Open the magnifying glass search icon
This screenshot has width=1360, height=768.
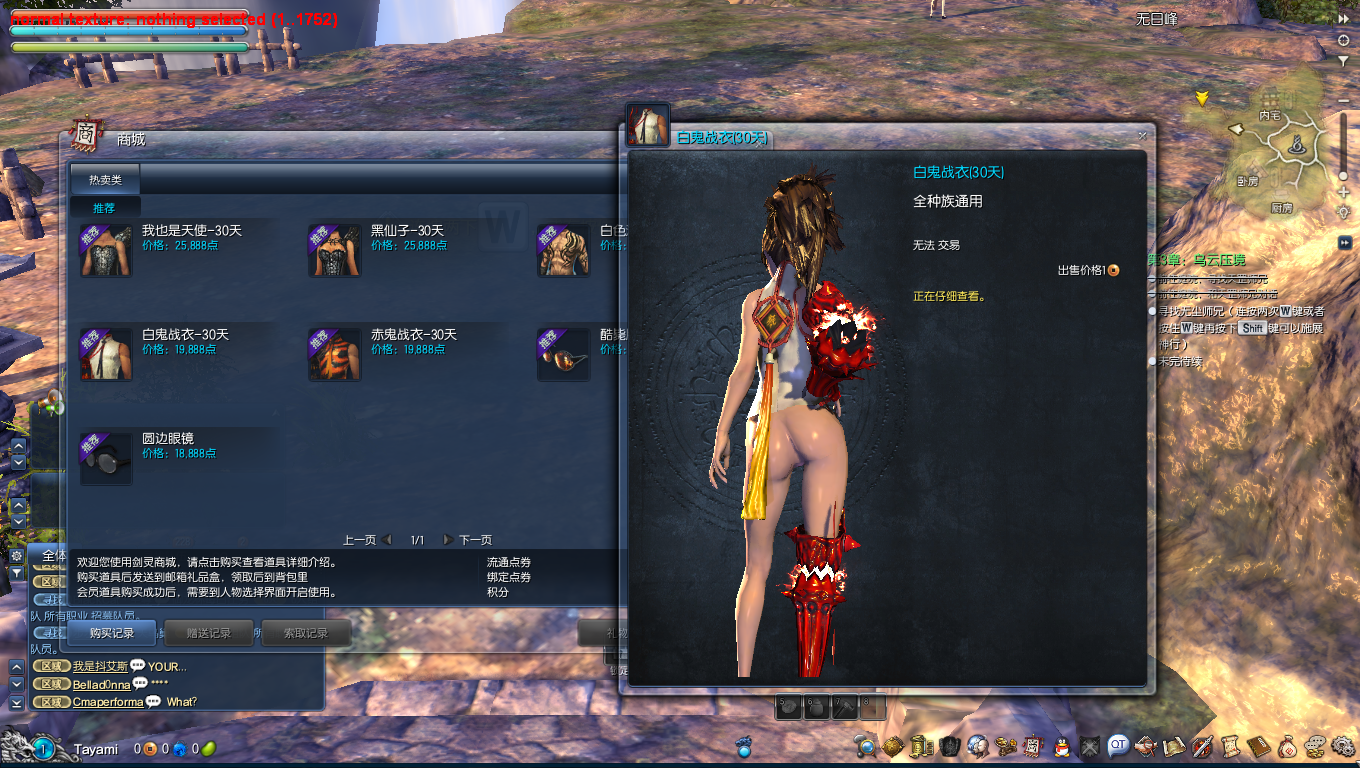tap(866, 746)
